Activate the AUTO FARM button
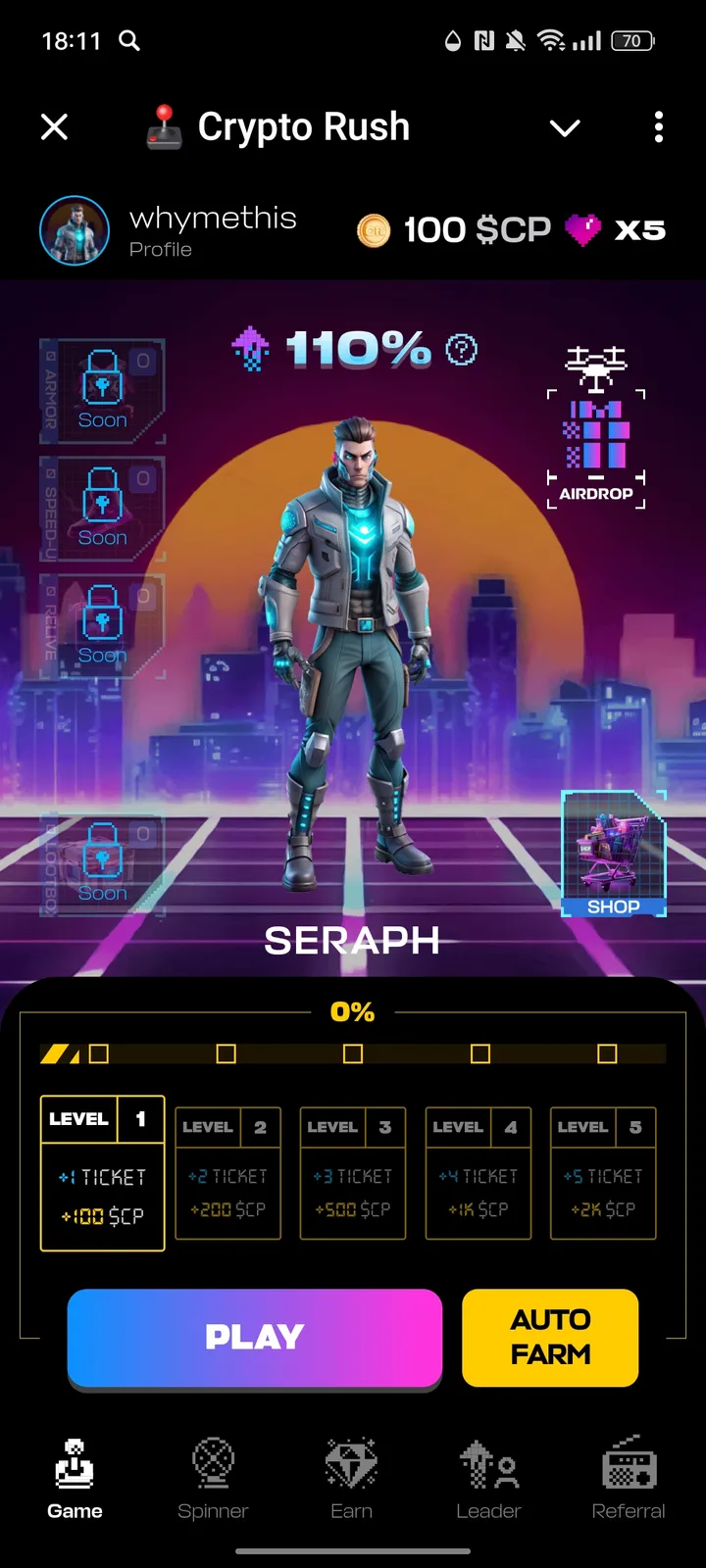The height and width of the screenshot is (1568, 706). (550, 1337)
